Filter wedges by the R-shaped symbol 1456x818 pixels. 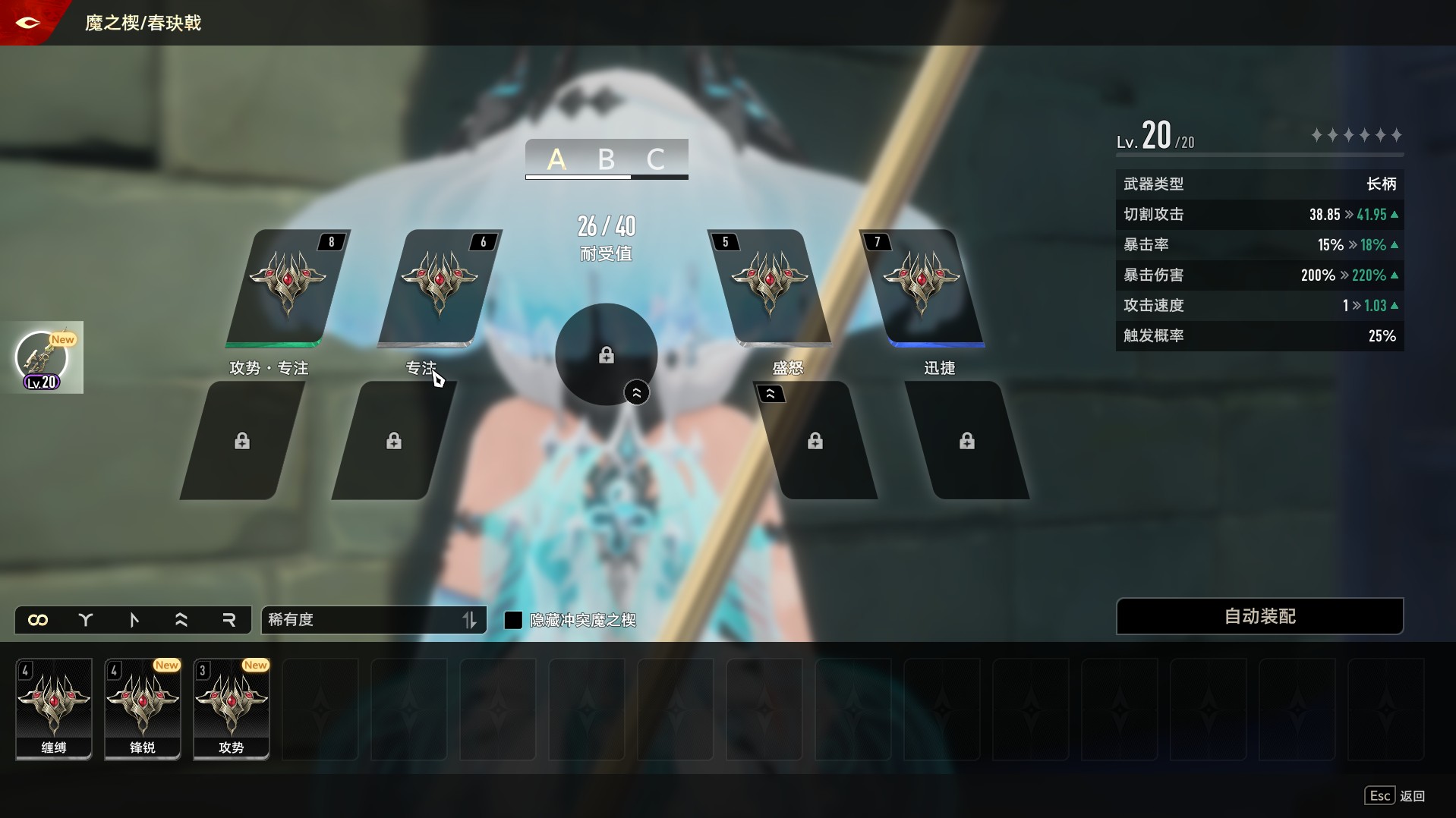click(x=228, y=620)
